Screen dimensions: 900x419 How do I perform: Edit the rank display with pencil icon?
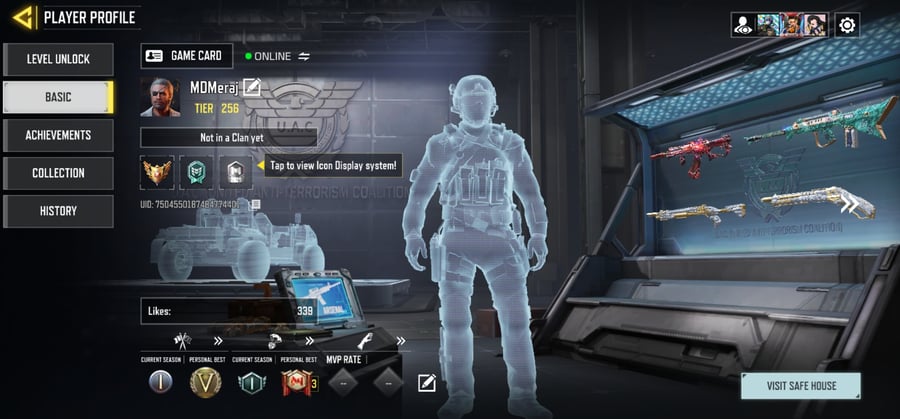point(427,382)
